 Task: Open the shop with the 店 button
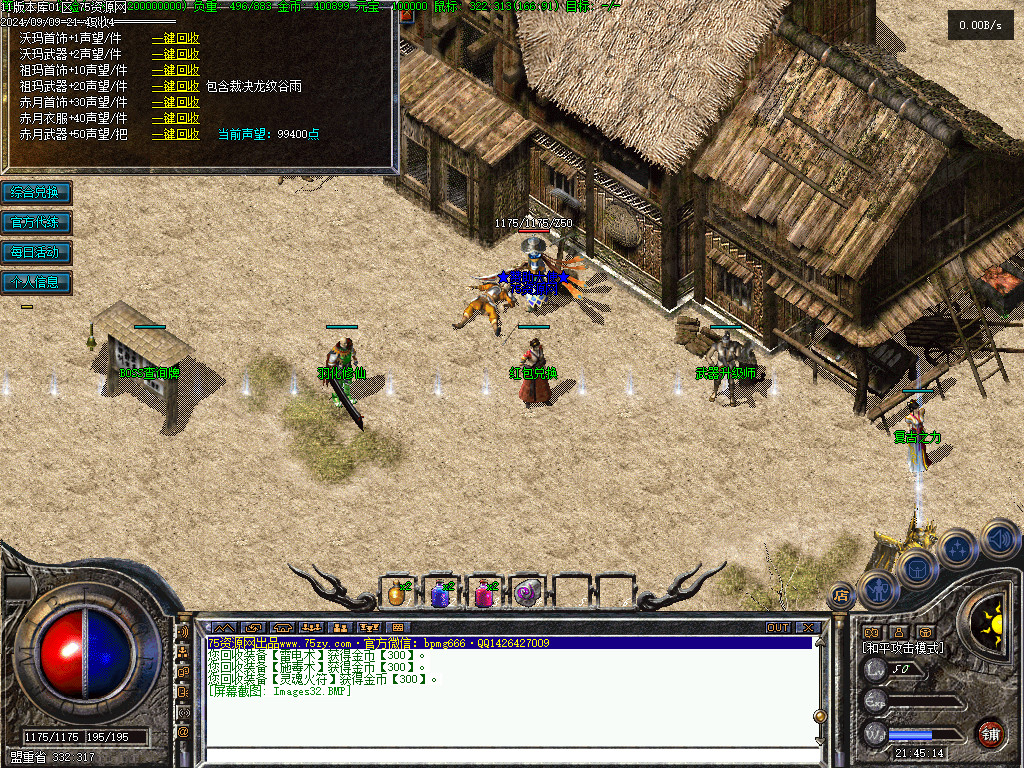point(841,596)
